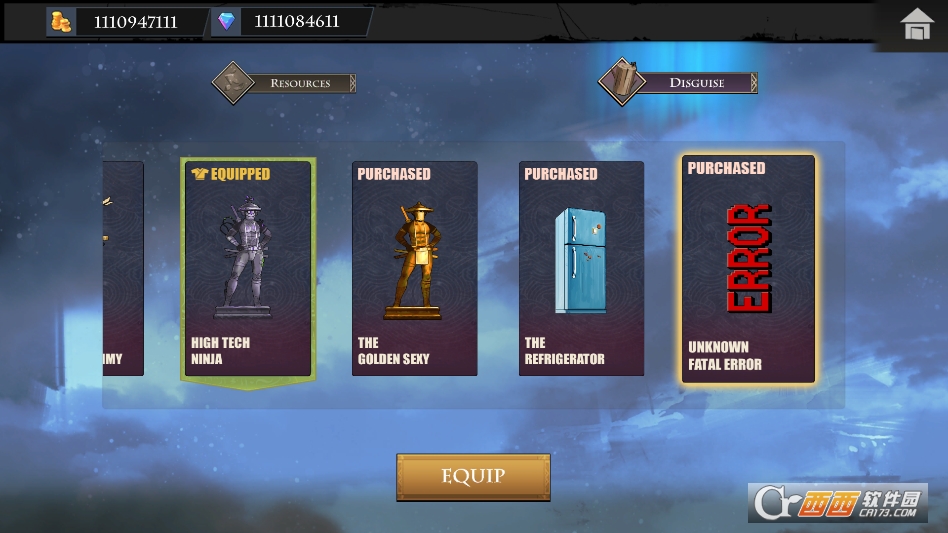Choose The Golden Sexy disguise card
Image resolution: width=948 pixels, height=533 pixels.
coord(414,268)
